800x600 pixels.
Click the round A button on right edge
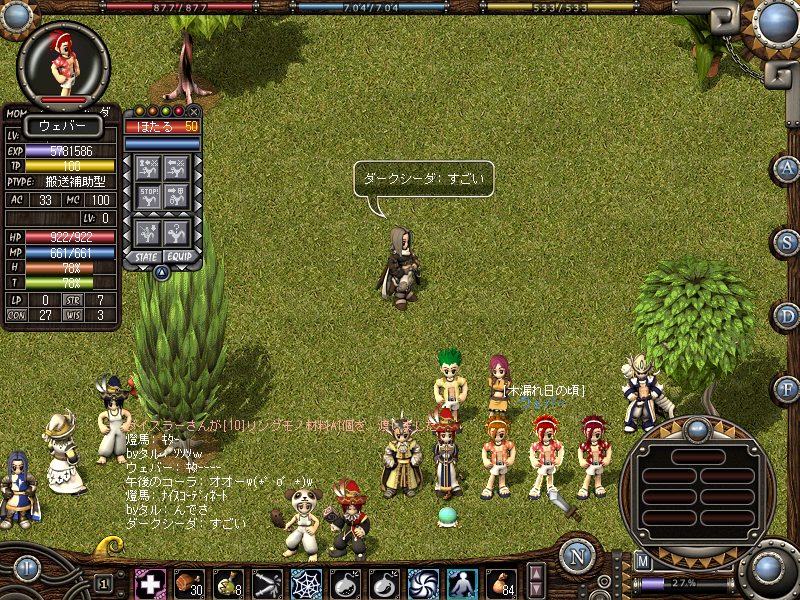[x=787, y=167]
